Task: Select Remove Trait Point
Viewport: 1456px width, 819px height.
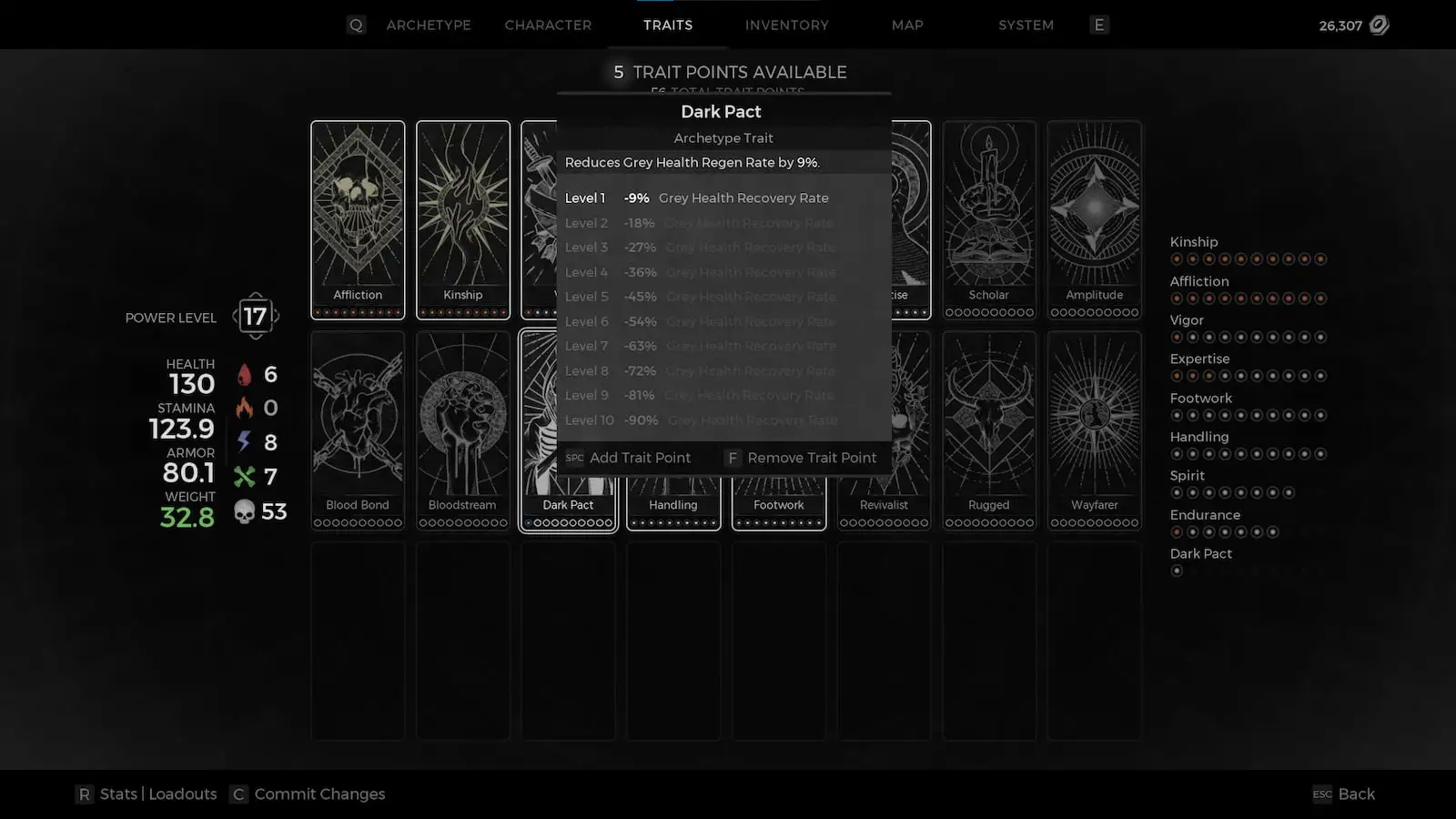Action: pos(813,458)
